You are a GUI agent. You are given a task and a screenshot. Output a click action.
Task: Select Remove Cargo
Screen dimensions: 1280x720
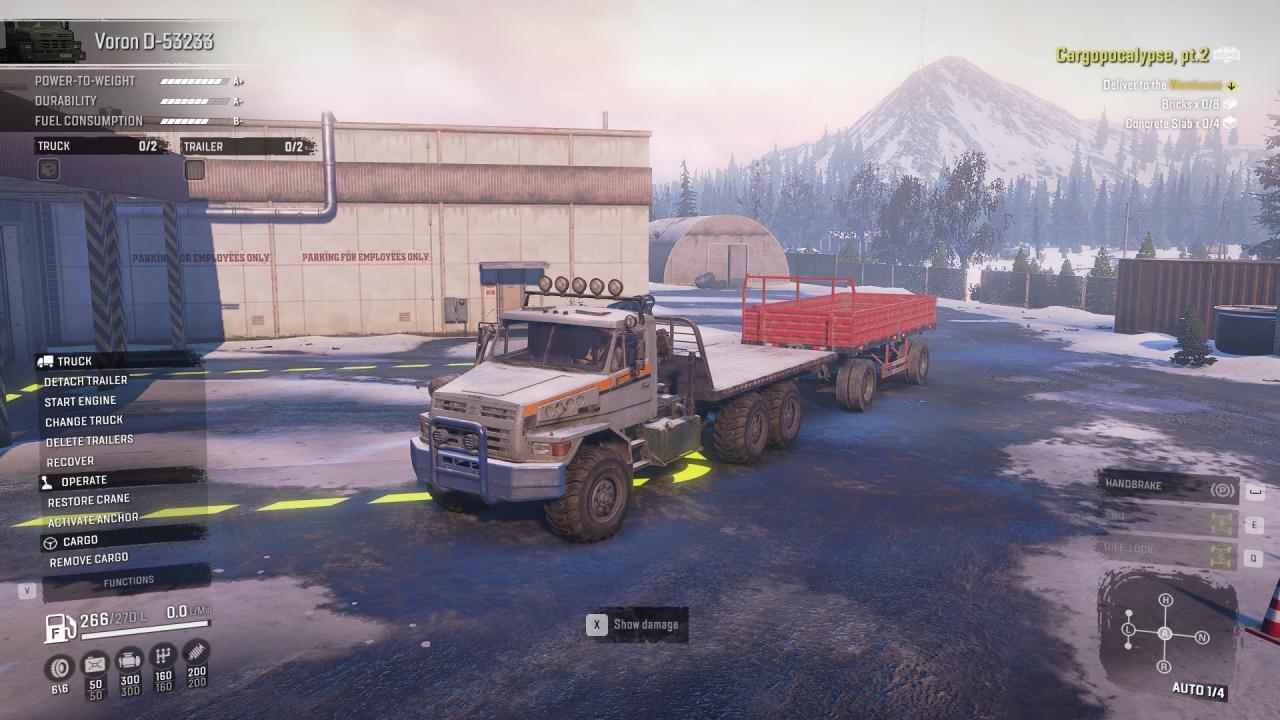[89, 560]
